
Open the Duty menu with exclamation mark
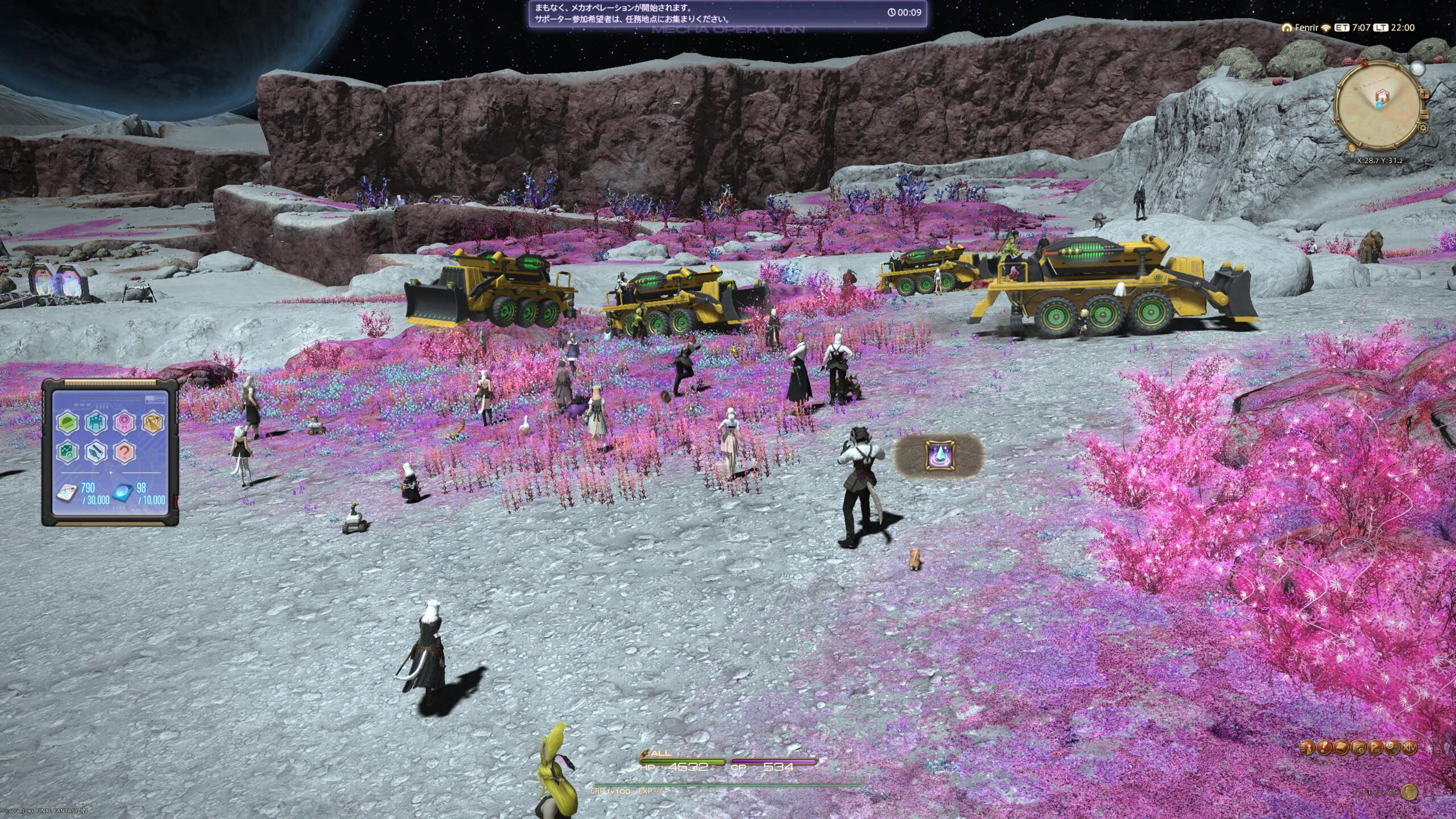pyautogui.click(x=1325, y=747)
